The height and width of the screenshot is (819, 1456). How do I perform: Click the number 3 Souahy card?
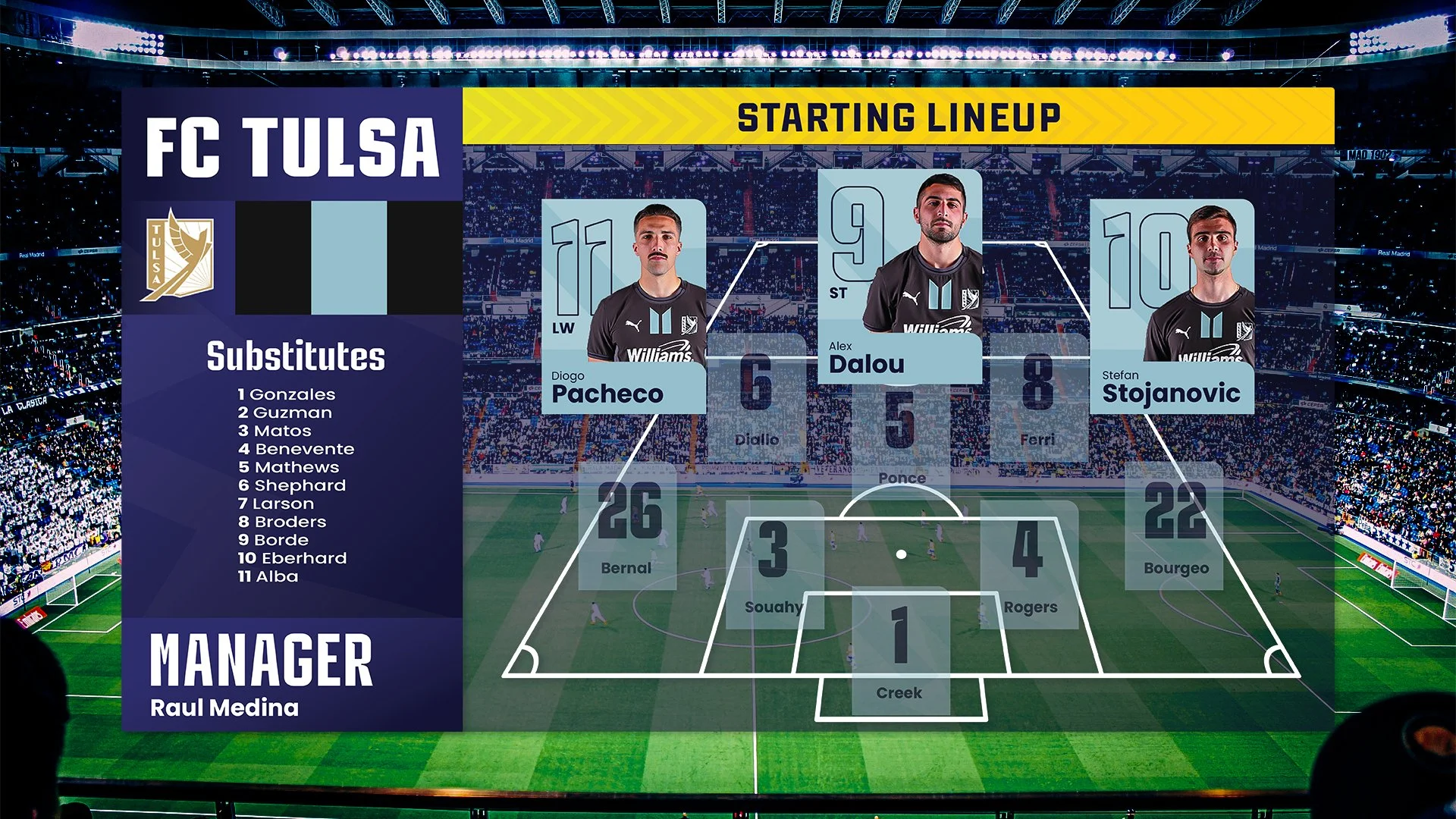point(774,564)
